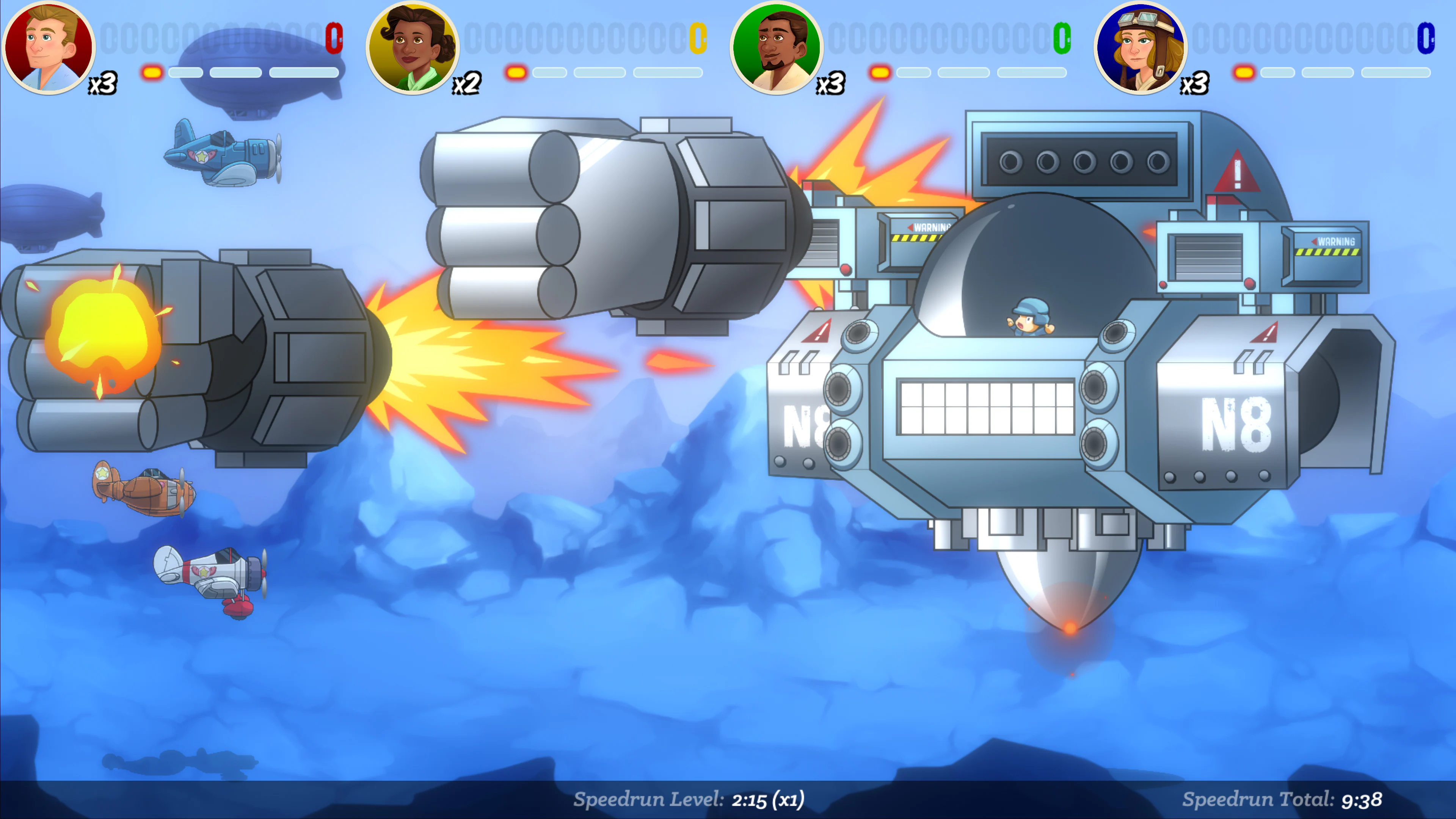1456x819 pixels.
Task: Click the yellow player's portrait avatar
Action: click(413, 48)
